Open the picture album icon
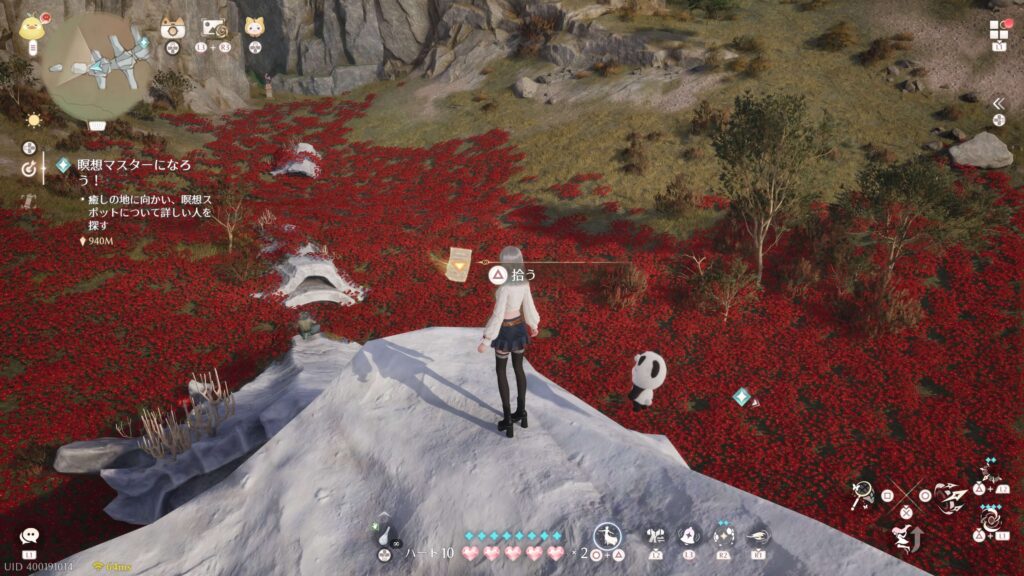The height and width of the screenshot is (576, 1024). (x=212, y=28)
